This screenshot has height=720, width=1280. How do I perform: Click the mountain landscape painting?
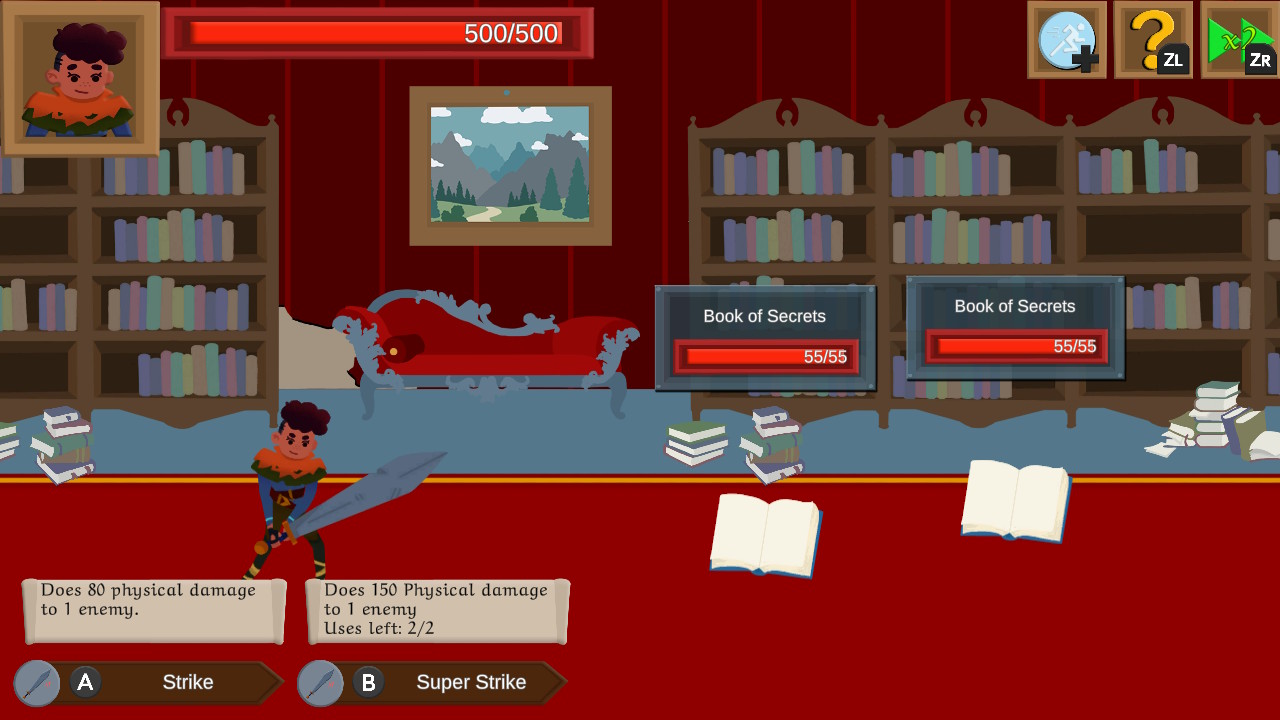[509, 165]
